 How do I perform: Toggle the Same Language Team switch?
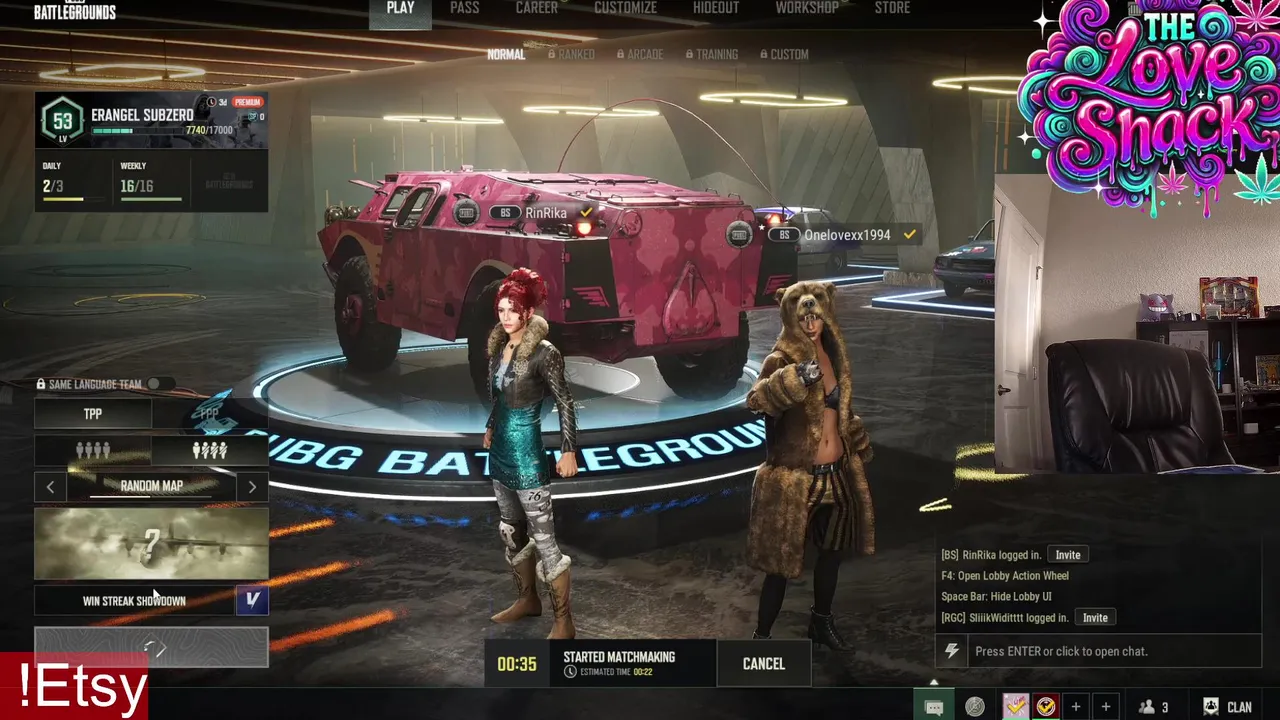[157, 384]
